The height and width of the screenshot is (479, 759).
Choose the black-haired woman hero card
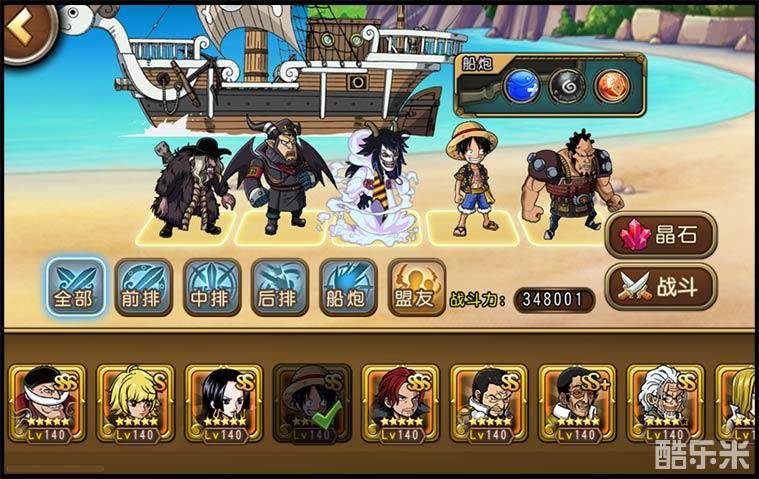[224, 404]
